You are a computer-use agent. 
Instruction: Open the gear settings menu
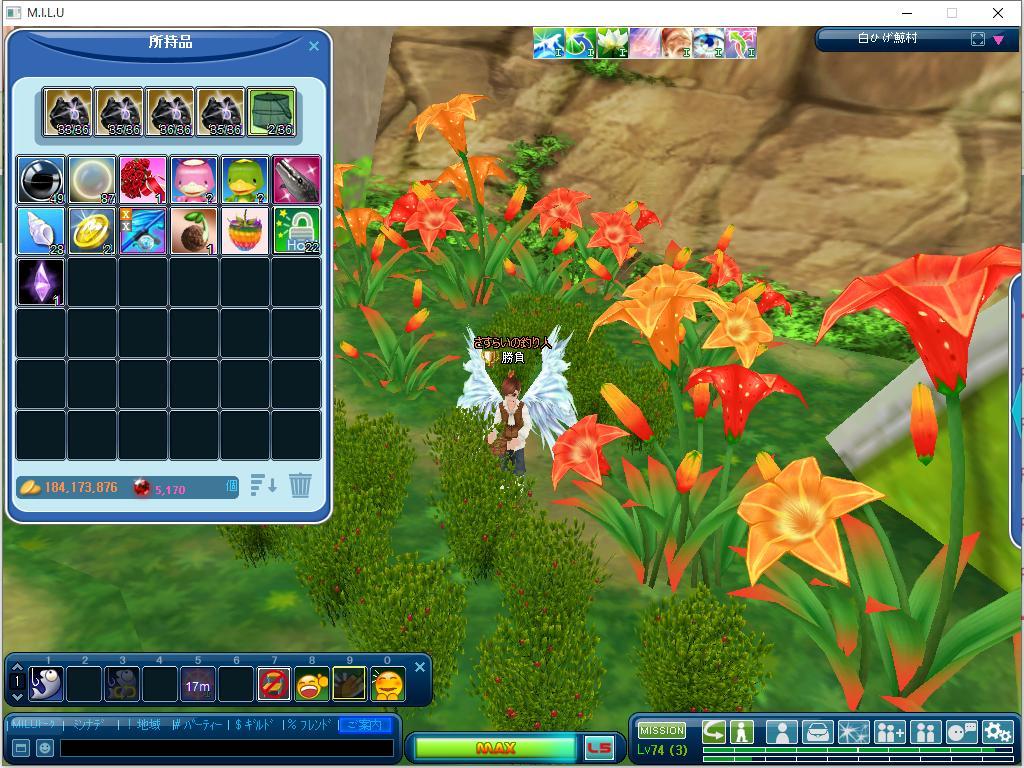pyautogui.click(x=997, y=732)
